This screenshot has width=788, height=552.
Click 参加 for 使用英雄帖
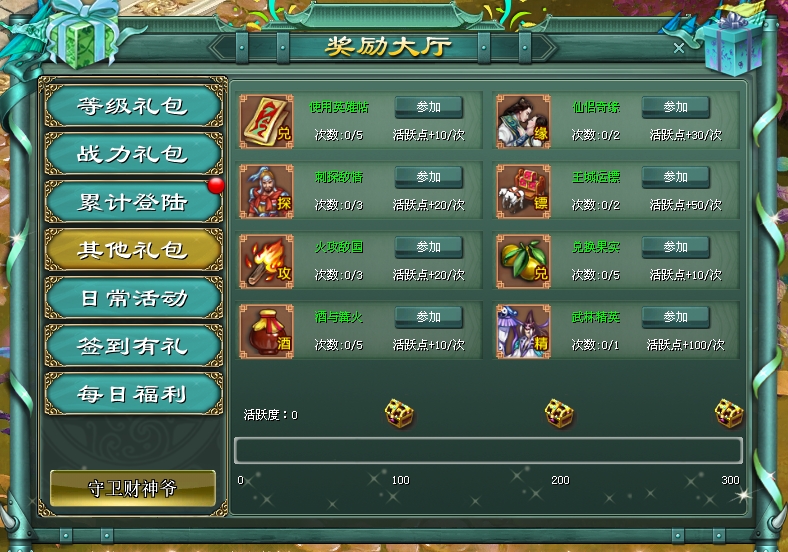pyautogui.click(x=428, y=107)
